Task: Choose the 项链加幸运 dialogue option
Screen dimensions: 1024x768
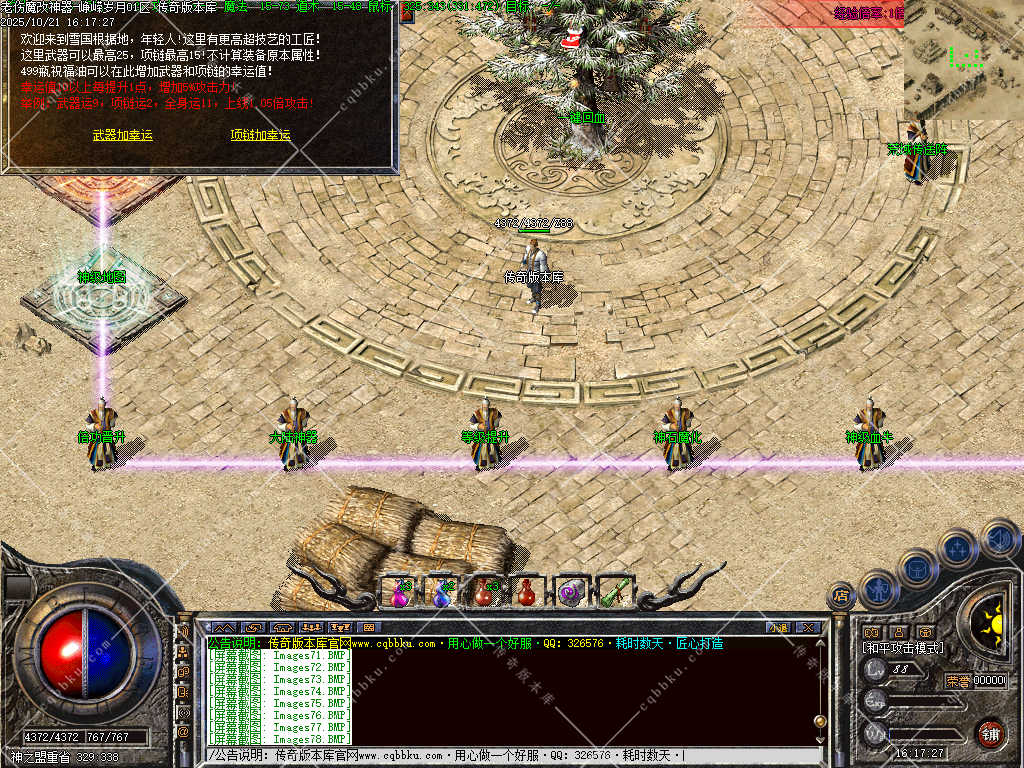Action: pyautogui.click(x=260, y=135)
